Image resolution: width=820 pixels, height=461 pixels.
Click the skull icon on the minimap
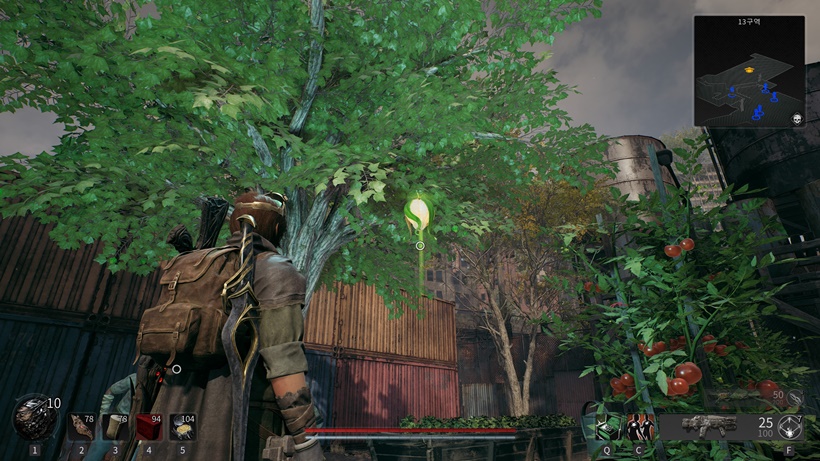click(797, 118)
